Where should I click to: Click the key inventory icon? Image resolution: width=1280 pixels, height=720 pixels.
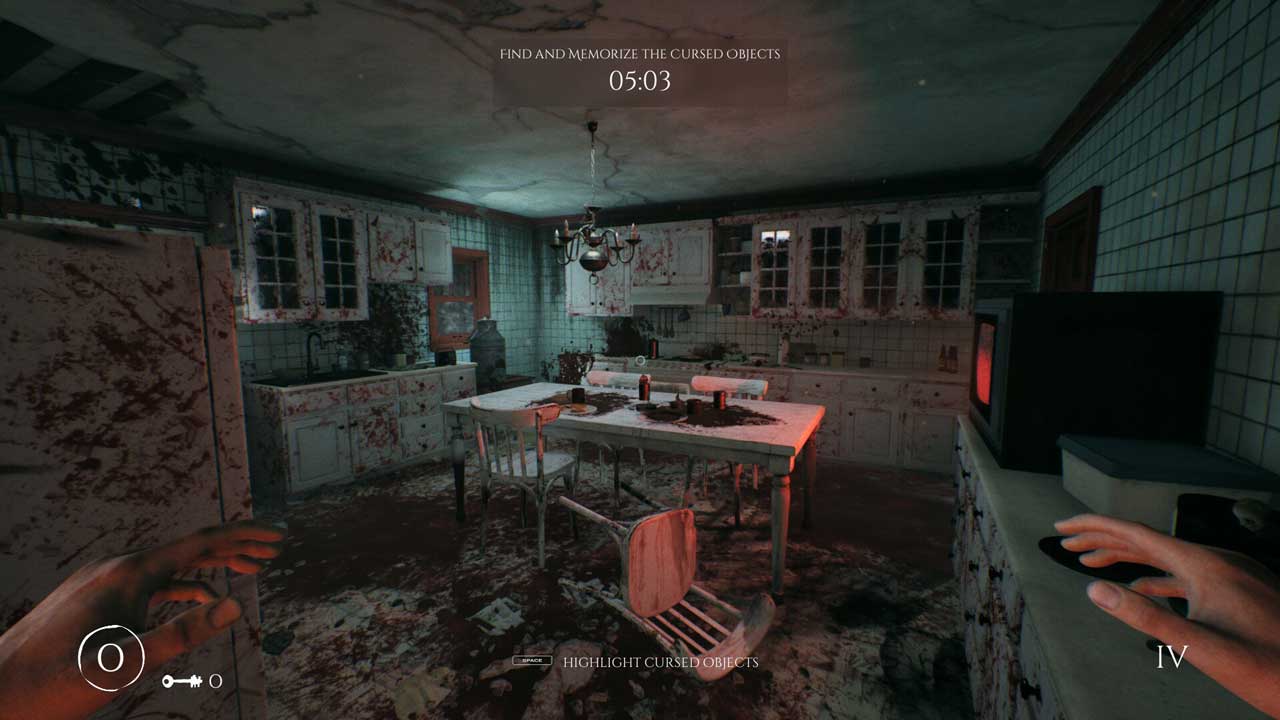coord(181,681)
